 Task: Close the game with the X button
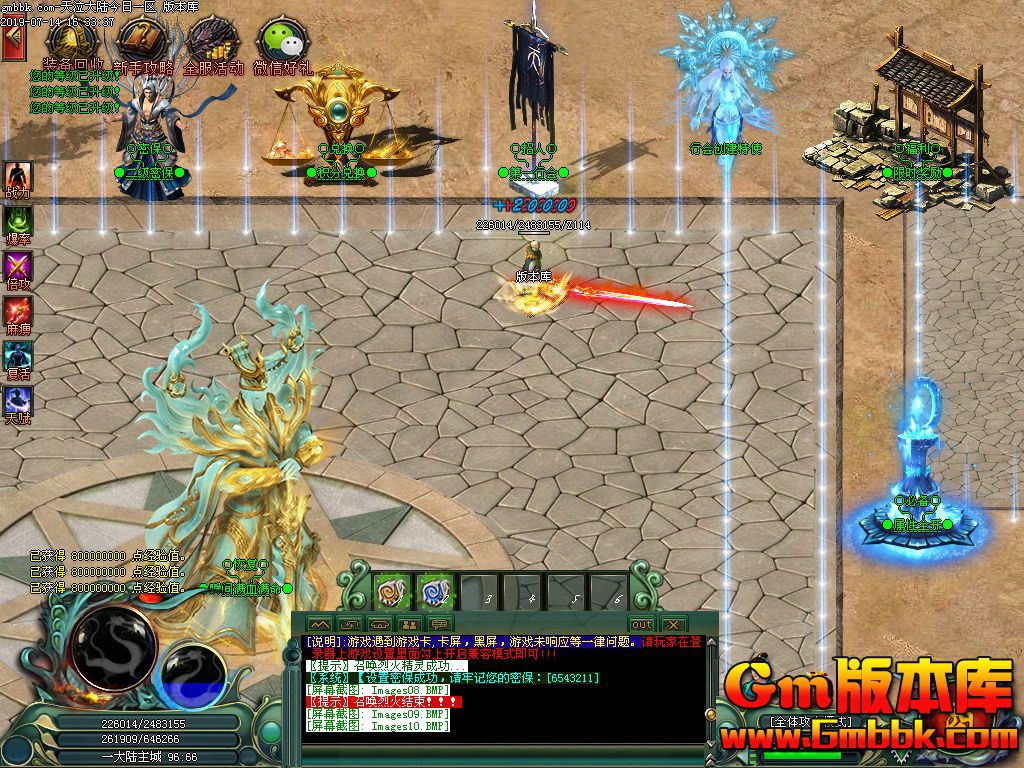pyautogui.click(x=672, y=624)
